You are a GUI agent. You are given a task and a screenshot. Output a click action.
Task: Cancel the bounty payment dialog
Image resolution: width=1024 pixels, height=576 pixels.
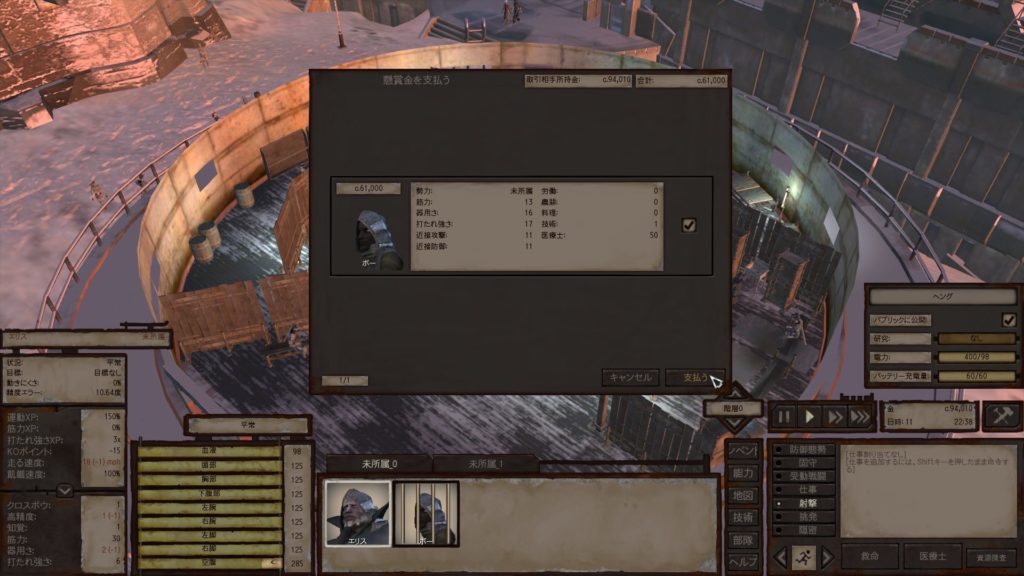click(x=630, y=377)
